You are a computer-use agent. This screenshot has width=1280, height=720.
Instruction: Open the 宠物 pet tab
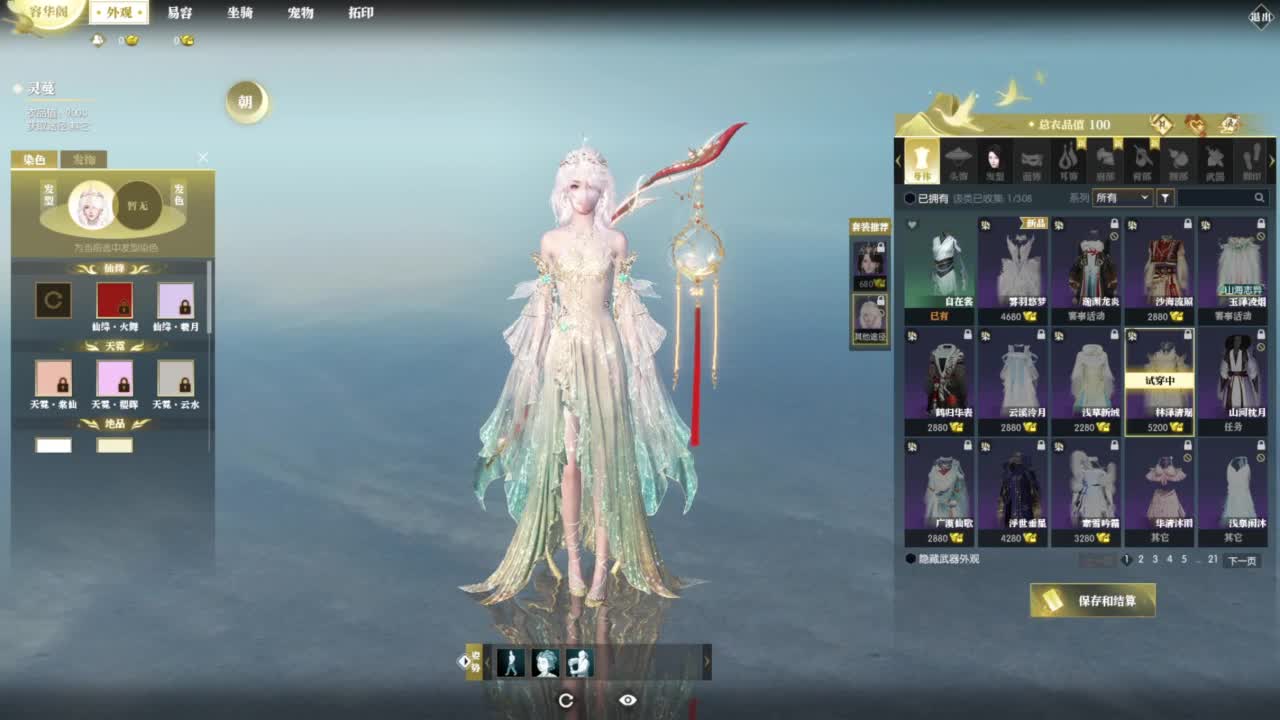[300, 13]
